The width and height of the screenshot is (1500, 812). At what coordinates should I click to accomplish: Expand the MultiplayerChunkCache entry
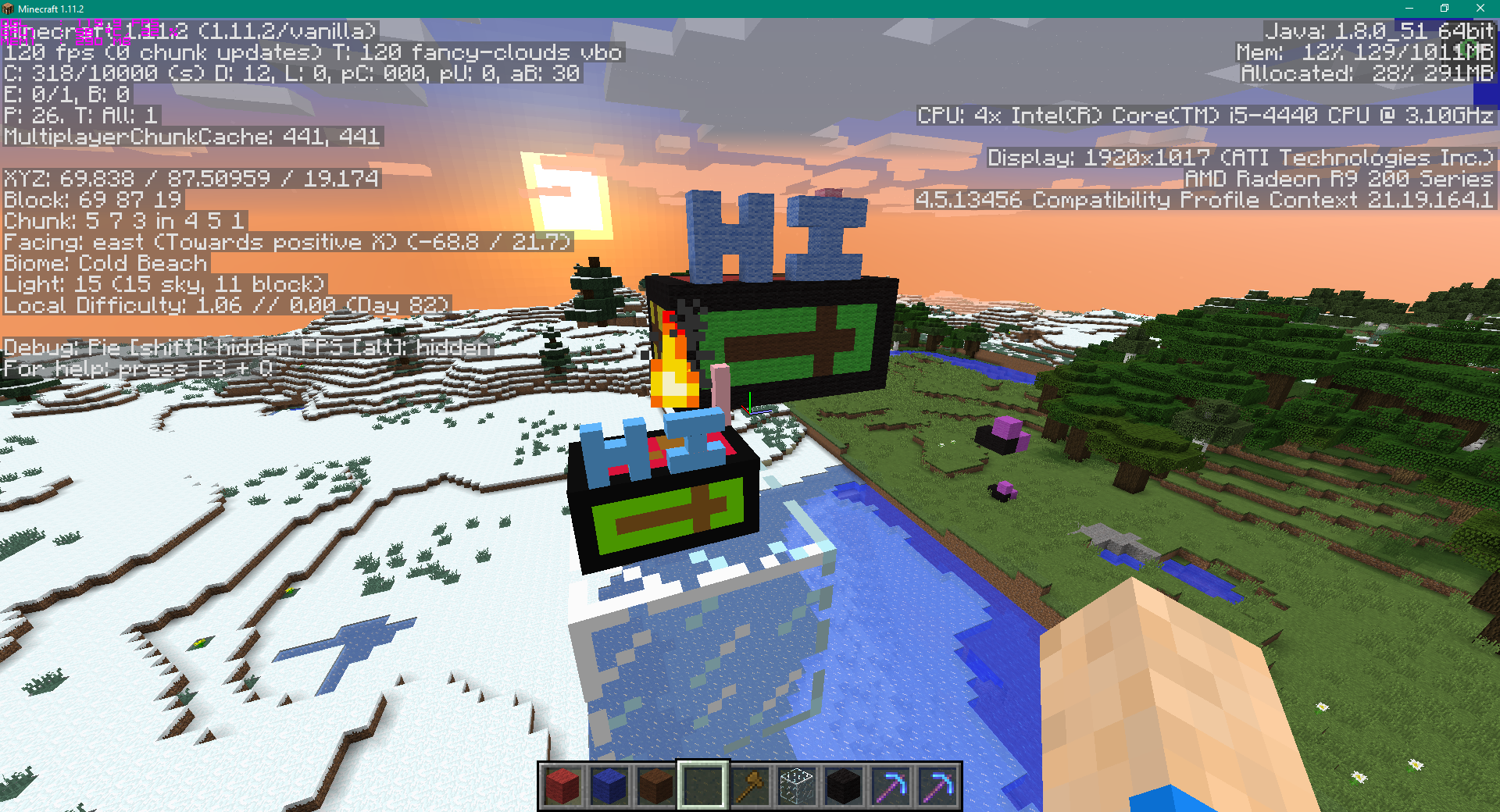pos(191,137)
